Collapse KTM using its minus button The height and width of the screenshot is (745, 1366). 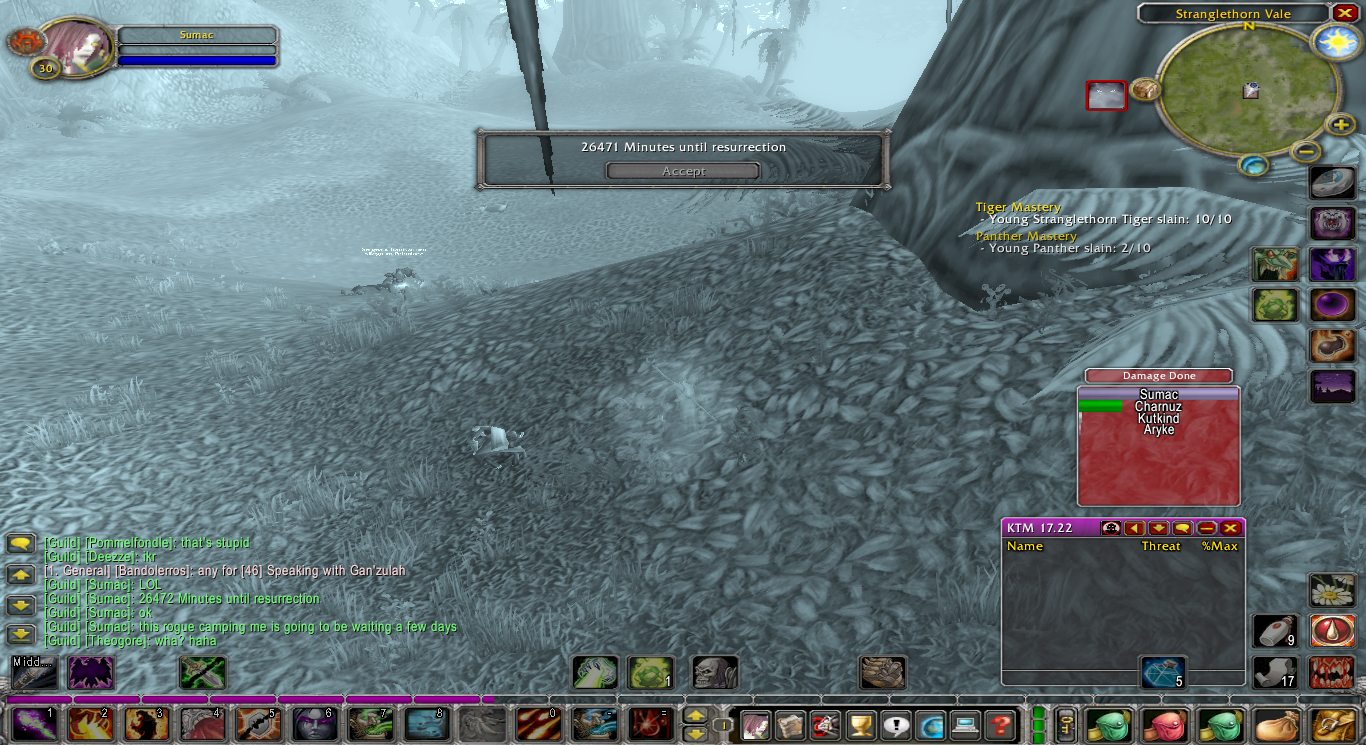point(1206,528)
